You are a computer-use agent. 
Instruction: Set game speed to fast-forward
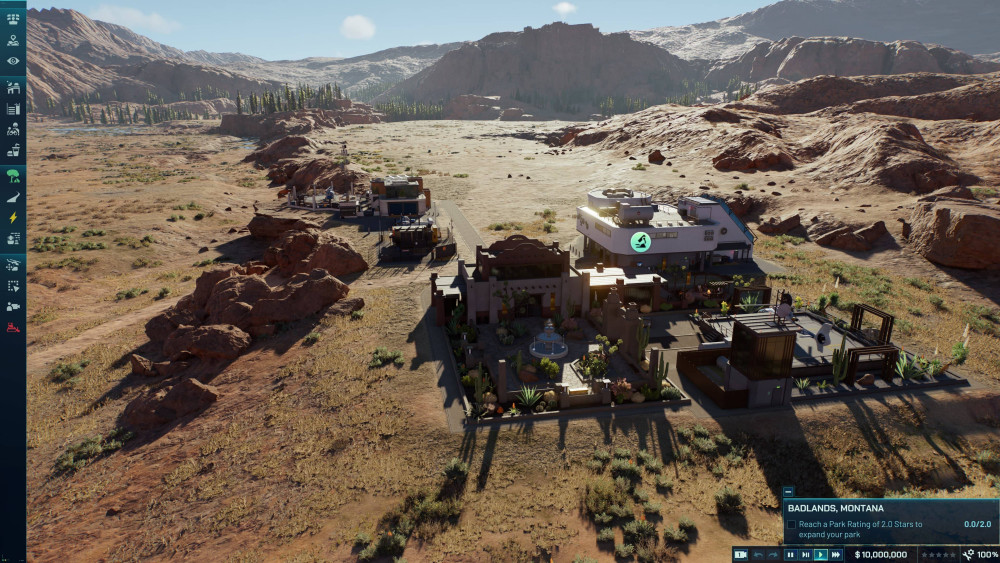(x=836, y=554)
